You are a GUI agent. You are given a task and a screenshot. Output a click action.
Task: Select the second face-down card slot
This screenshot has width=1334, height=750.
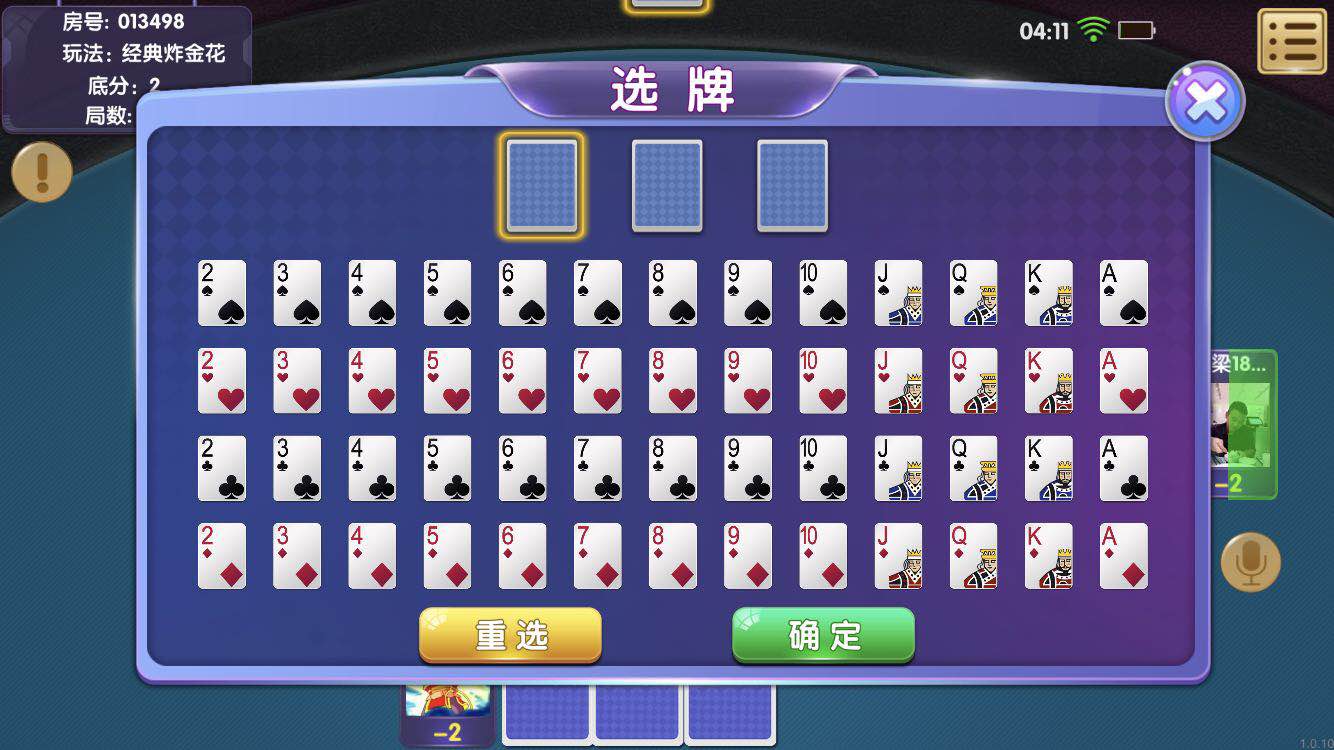pos(667,186)
